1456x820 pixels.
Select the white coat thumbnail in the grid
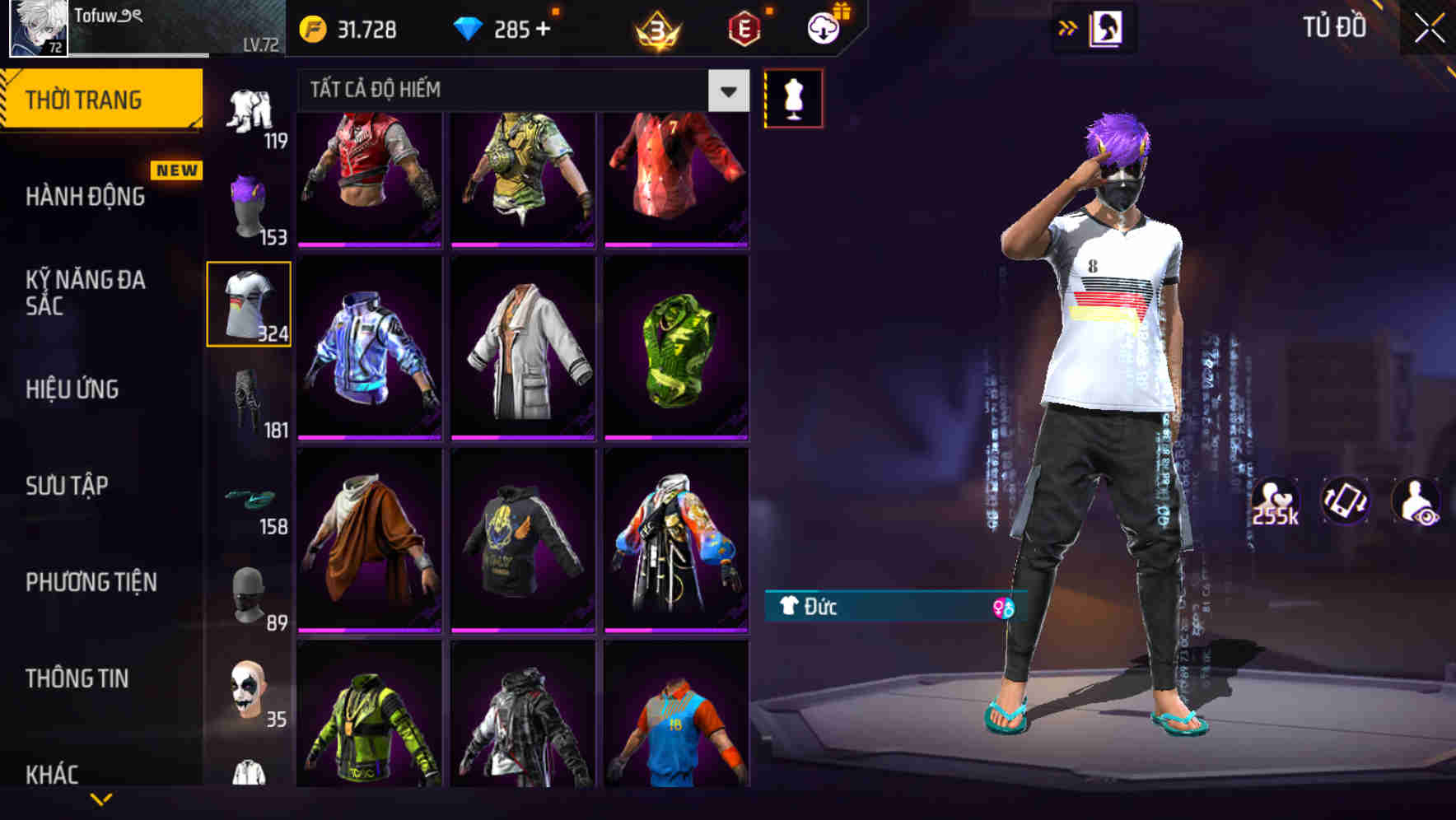(x=521, y=346)
